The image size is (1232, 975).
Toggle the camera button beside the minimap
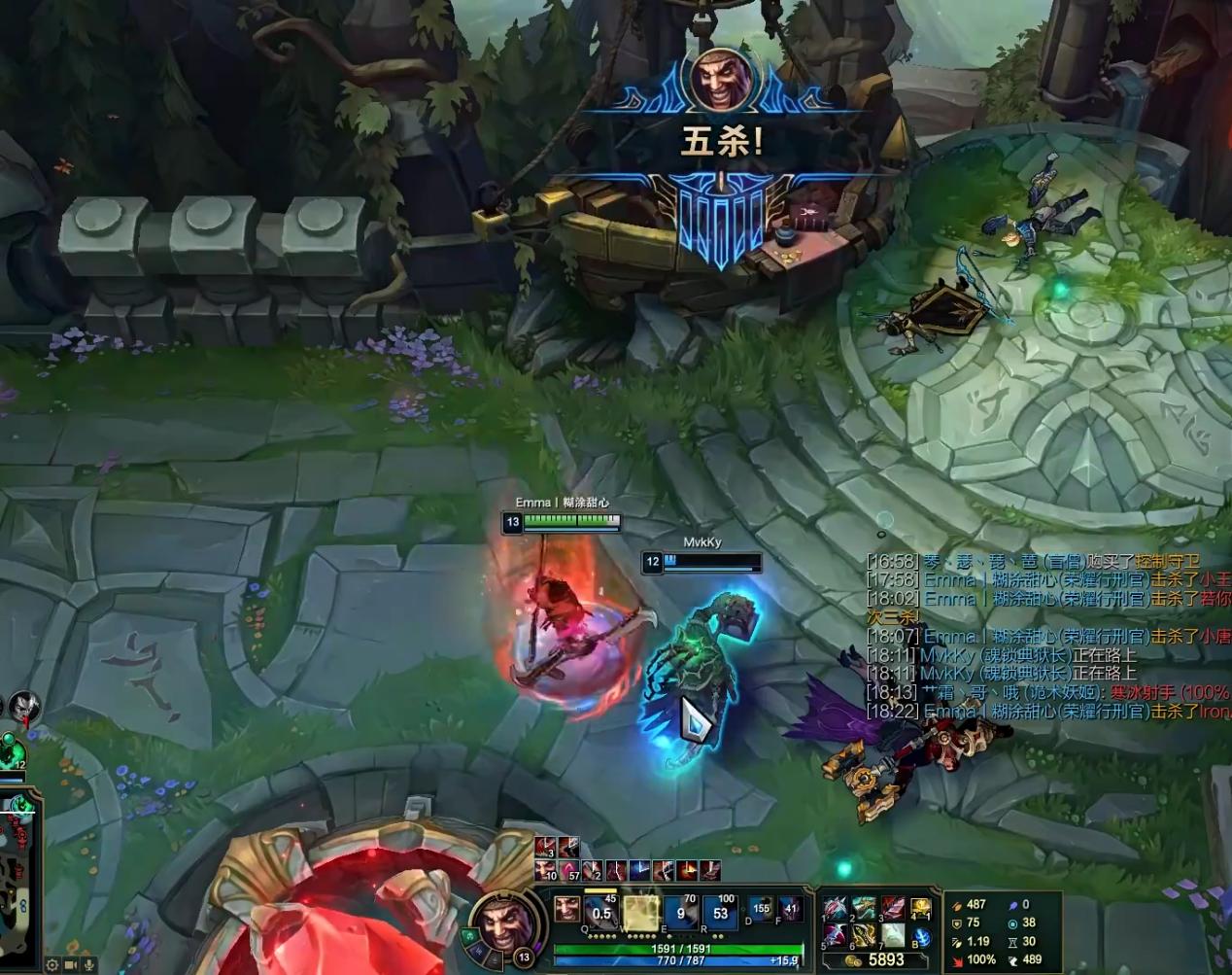(x=70, y=965)
